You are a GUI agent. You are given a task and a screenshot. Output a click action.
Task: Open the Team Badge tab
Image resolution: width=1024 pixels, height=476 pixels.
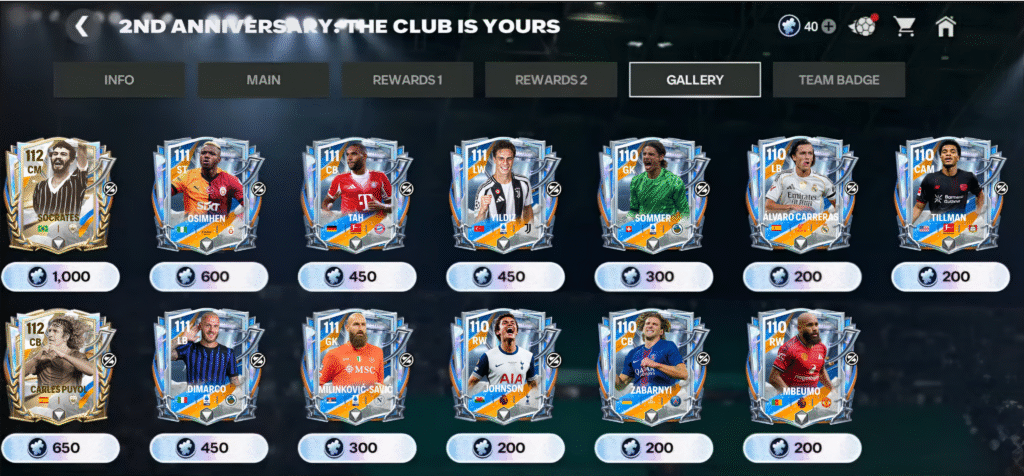click(x=839, y=80)
